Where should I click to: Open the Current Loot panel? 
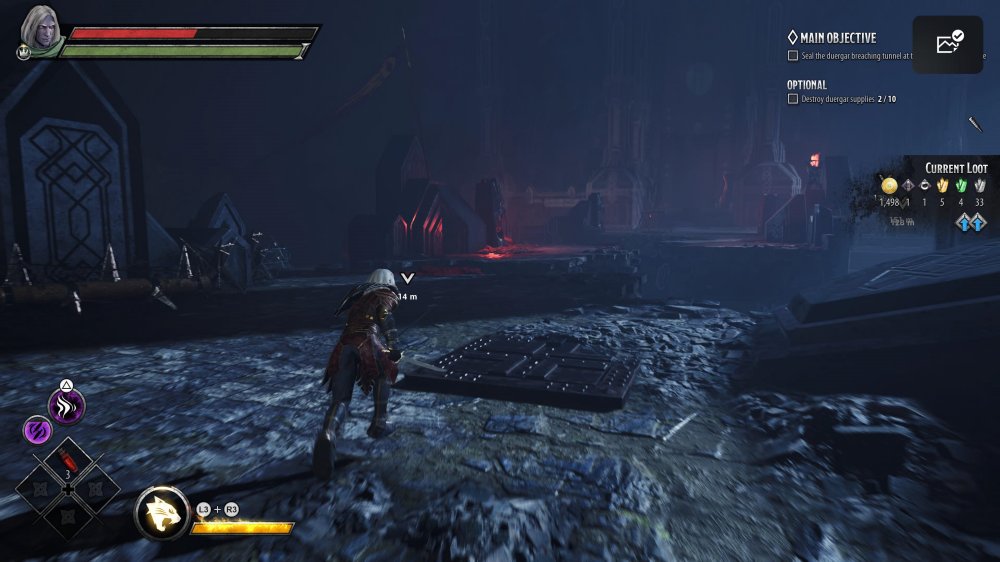click(x=956, y=168)
